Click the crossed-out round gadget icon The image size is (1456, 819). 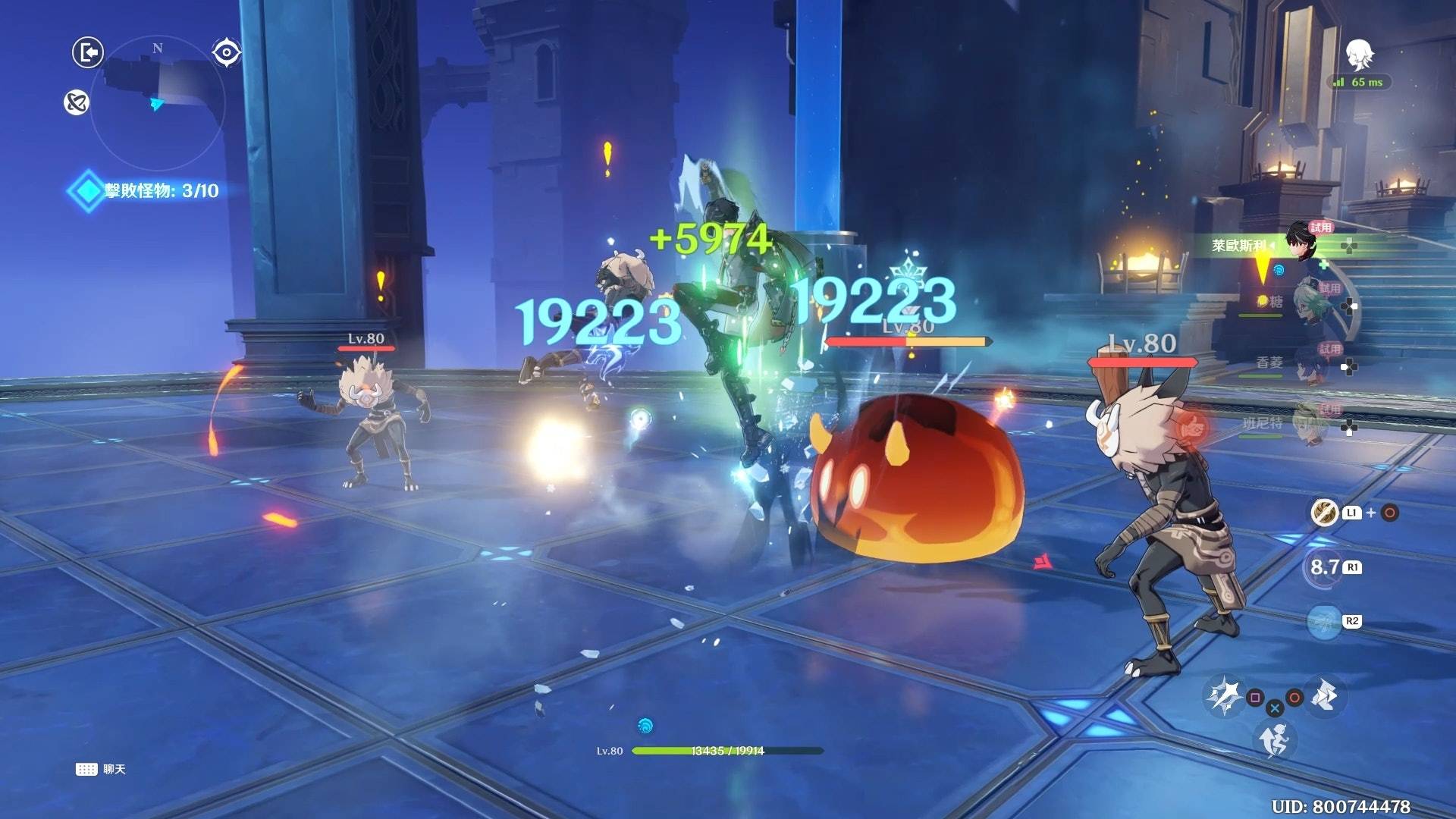(1325, 513)
